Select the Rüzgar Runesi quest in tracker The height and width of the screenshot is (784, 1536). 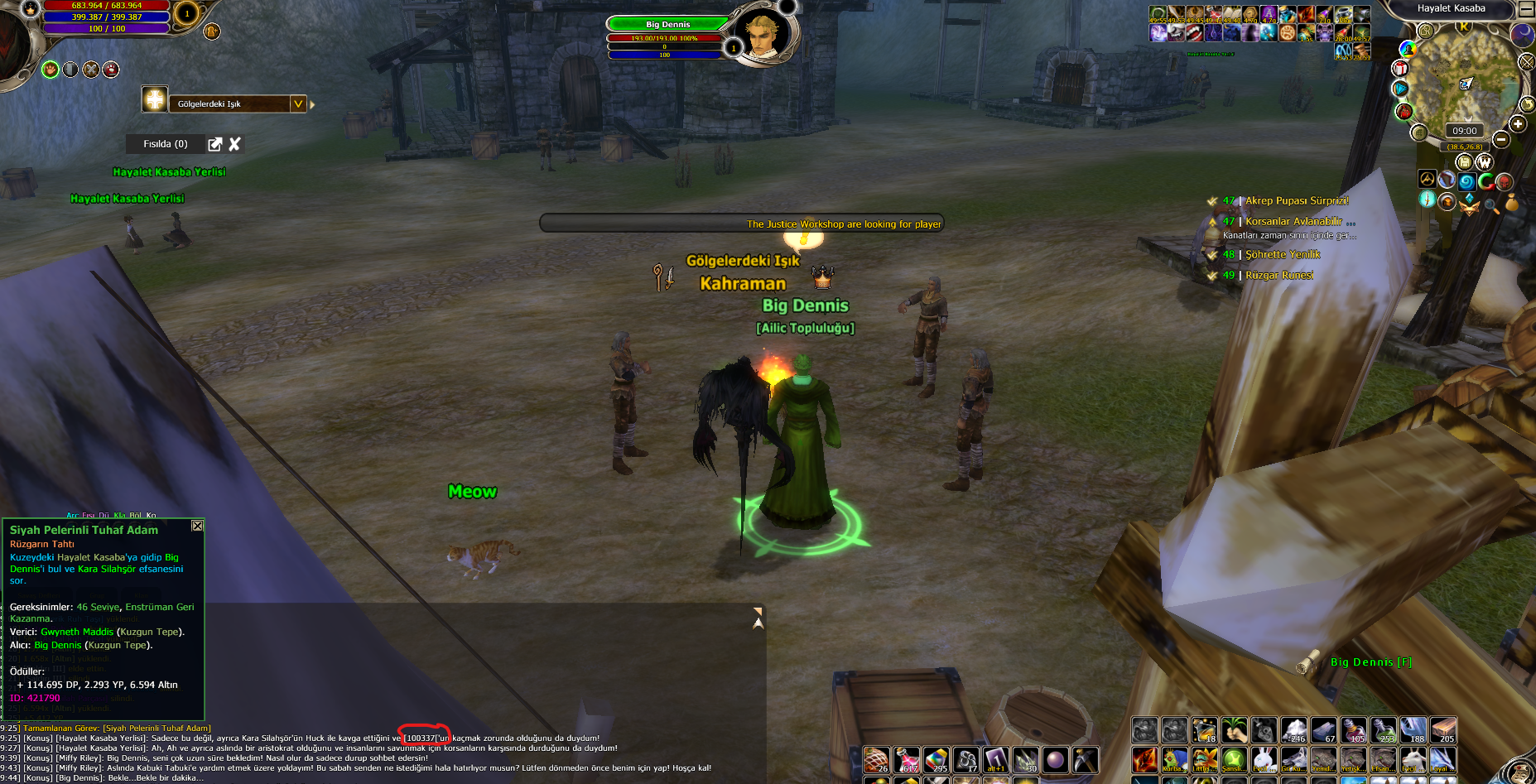coord(1278,276)
